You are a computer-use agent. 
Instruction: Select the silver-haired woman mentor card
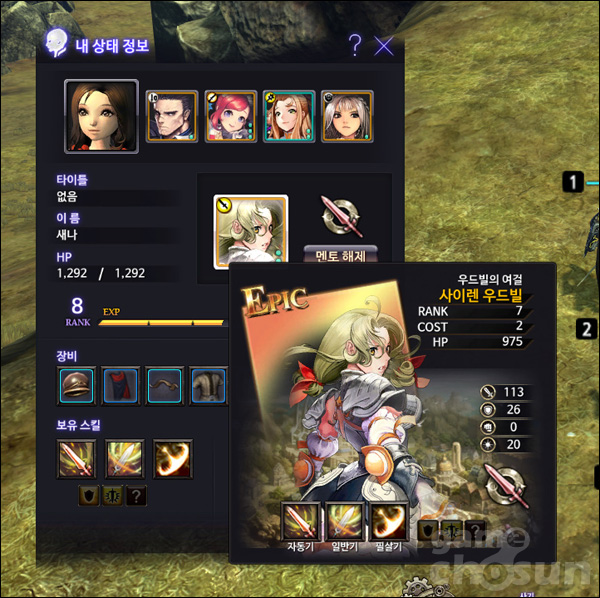click(348, 116)
